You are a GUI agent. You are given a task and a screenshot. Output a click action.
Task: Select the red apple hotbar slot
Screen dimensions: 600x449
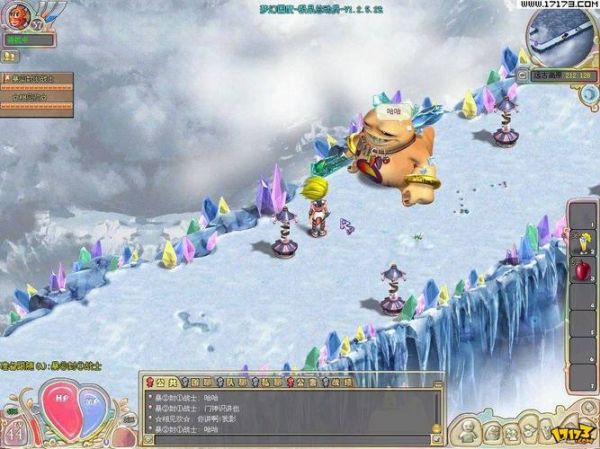[x=581, y=268]
